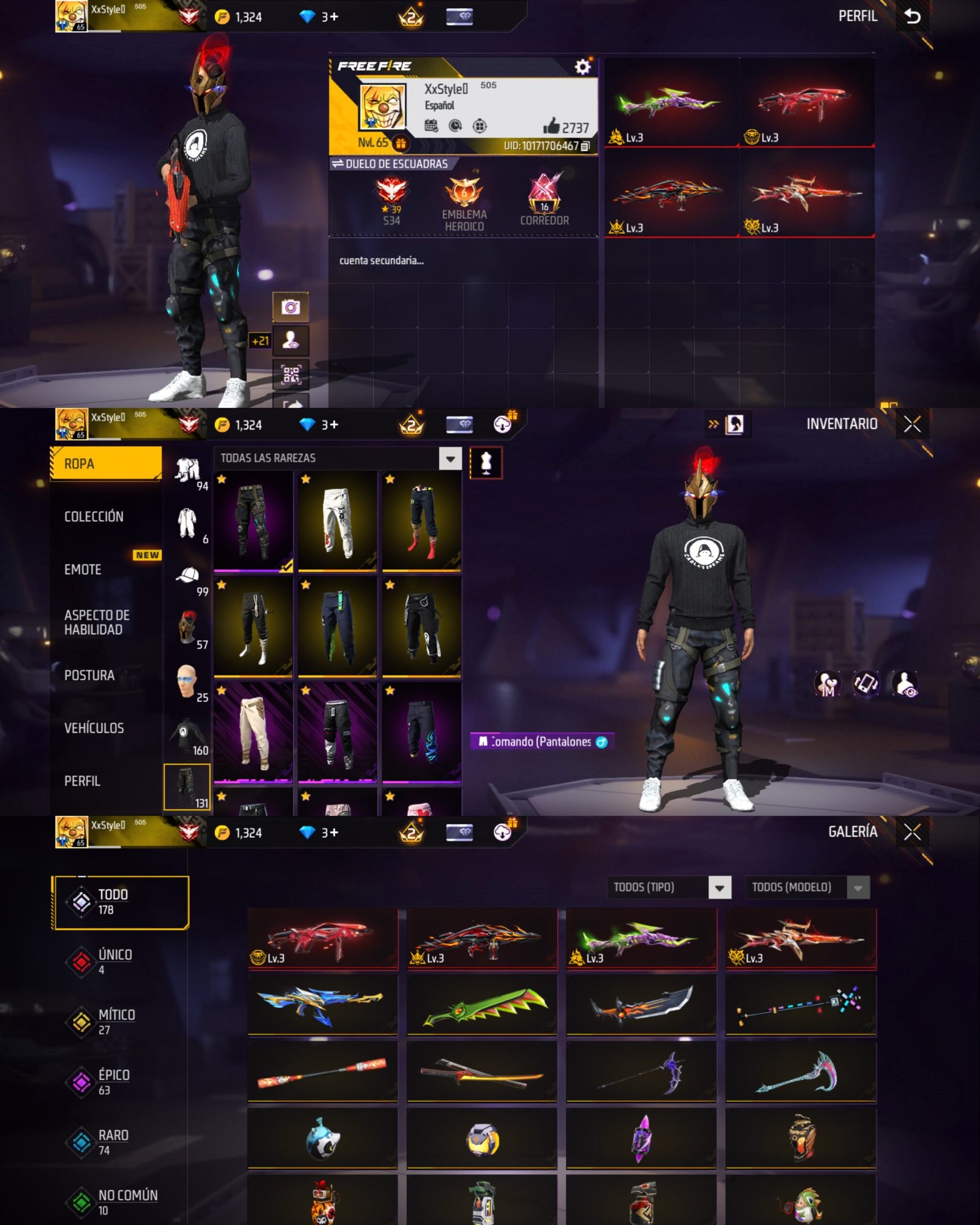Open the gear settings on the profile card
Image resolution: width=980 pixels, height=1225 pixels.
pos(582,67)
